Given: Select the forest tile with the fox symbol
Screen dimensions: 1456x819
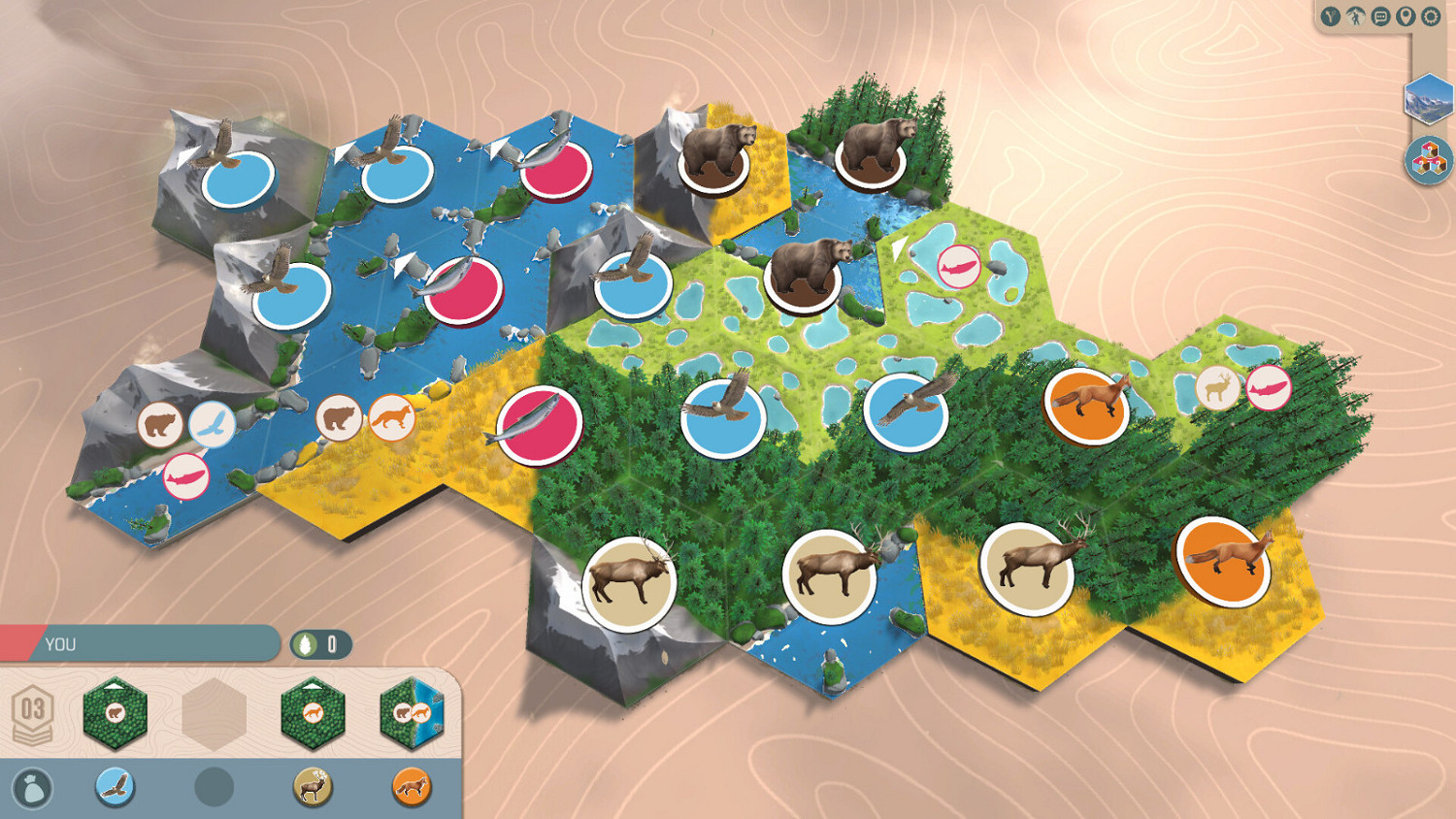Looking at the screenshot, I should tap(313, 711).
